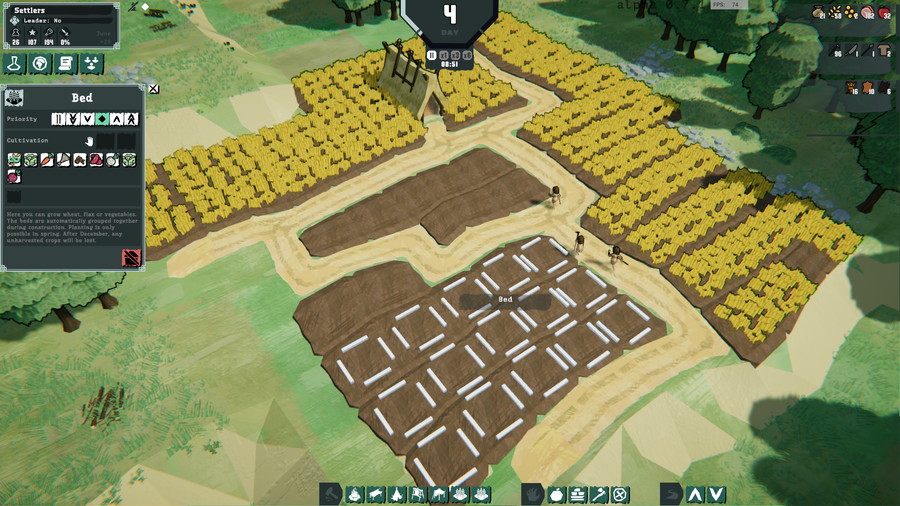Set the highlighted diamond priority level
The width and height of the screenshot is (900, 506).
(x=102, y=119)
